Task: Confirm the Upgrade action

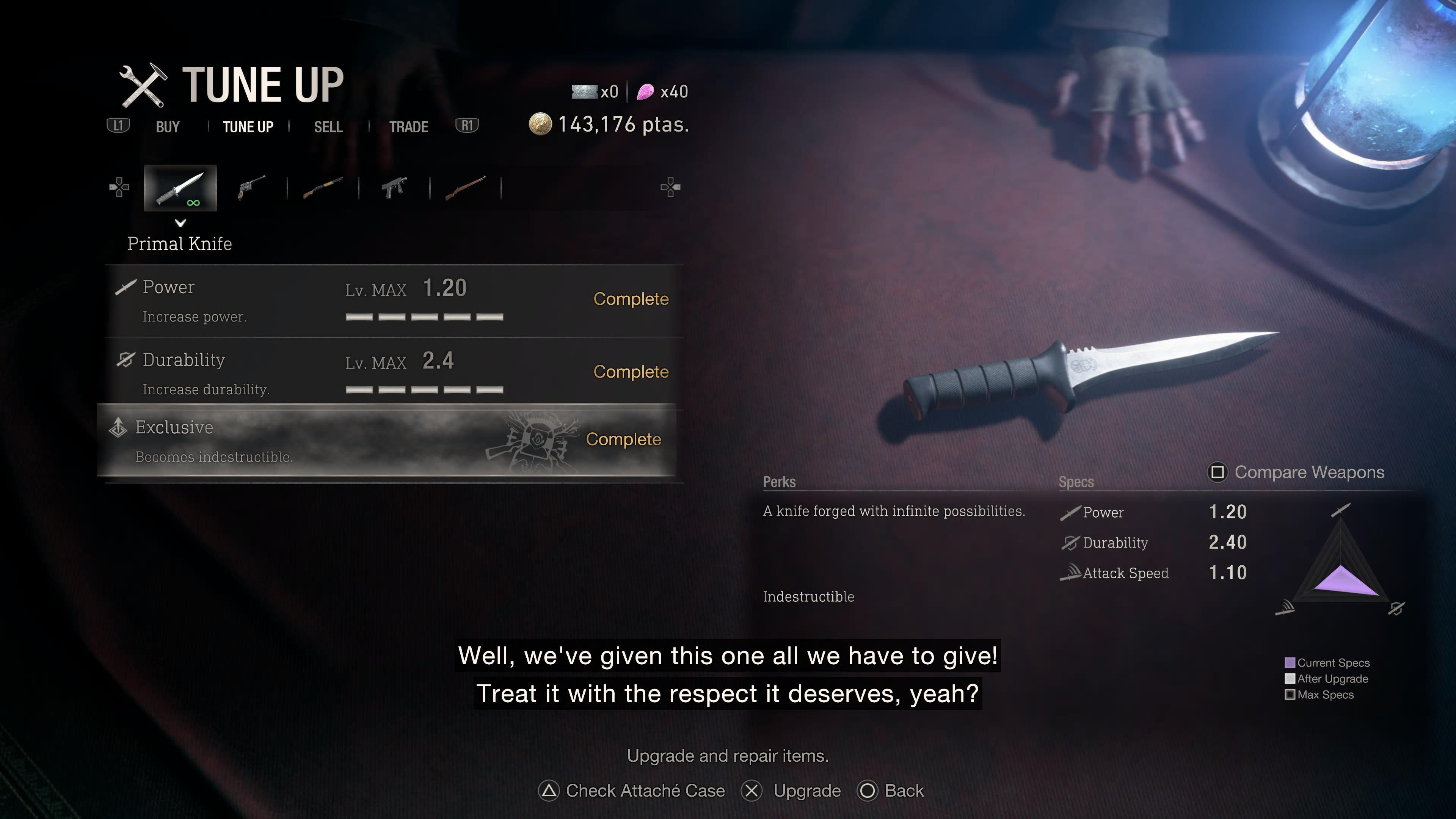Action: [x=791, y=791]
